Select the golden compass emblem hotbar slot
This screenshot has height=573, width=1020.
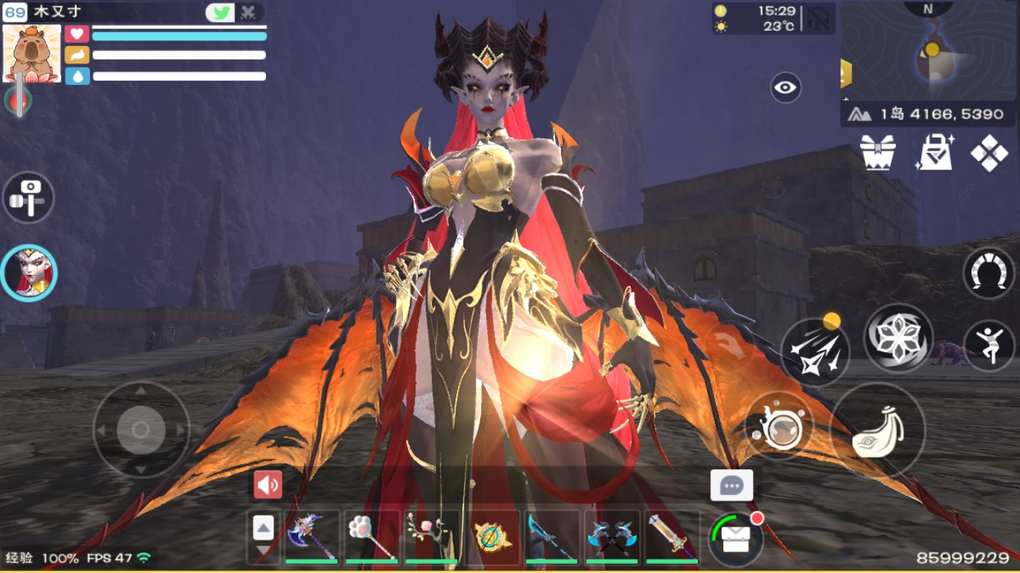pyautogui.click(x=491, y=537)
